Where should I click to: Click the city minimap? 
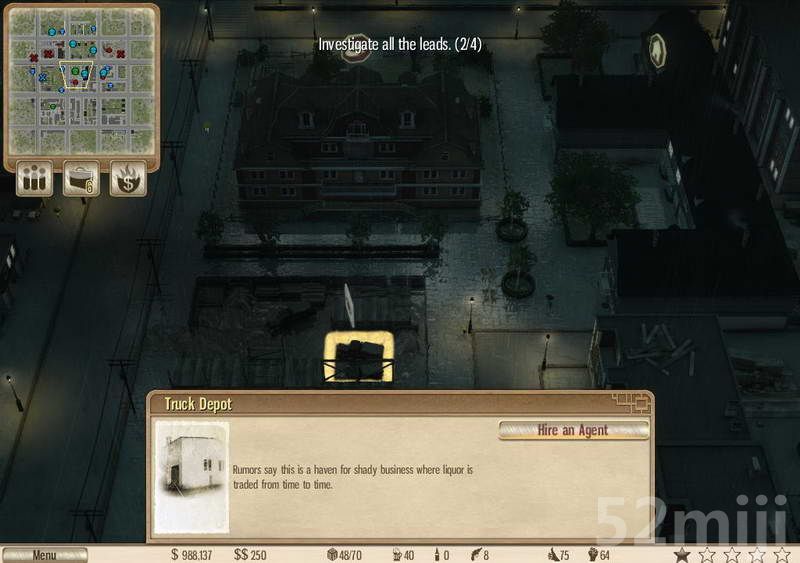tap(82, 80)
